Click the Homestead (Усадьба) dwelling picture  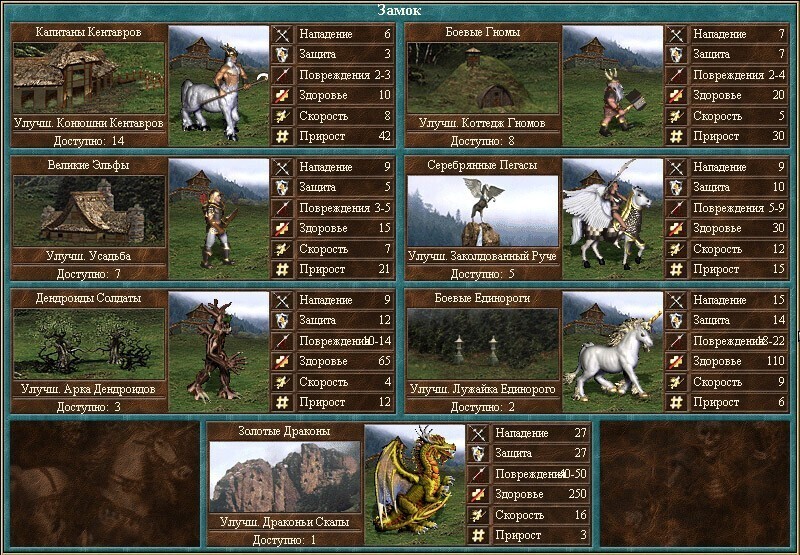point(89,210)
